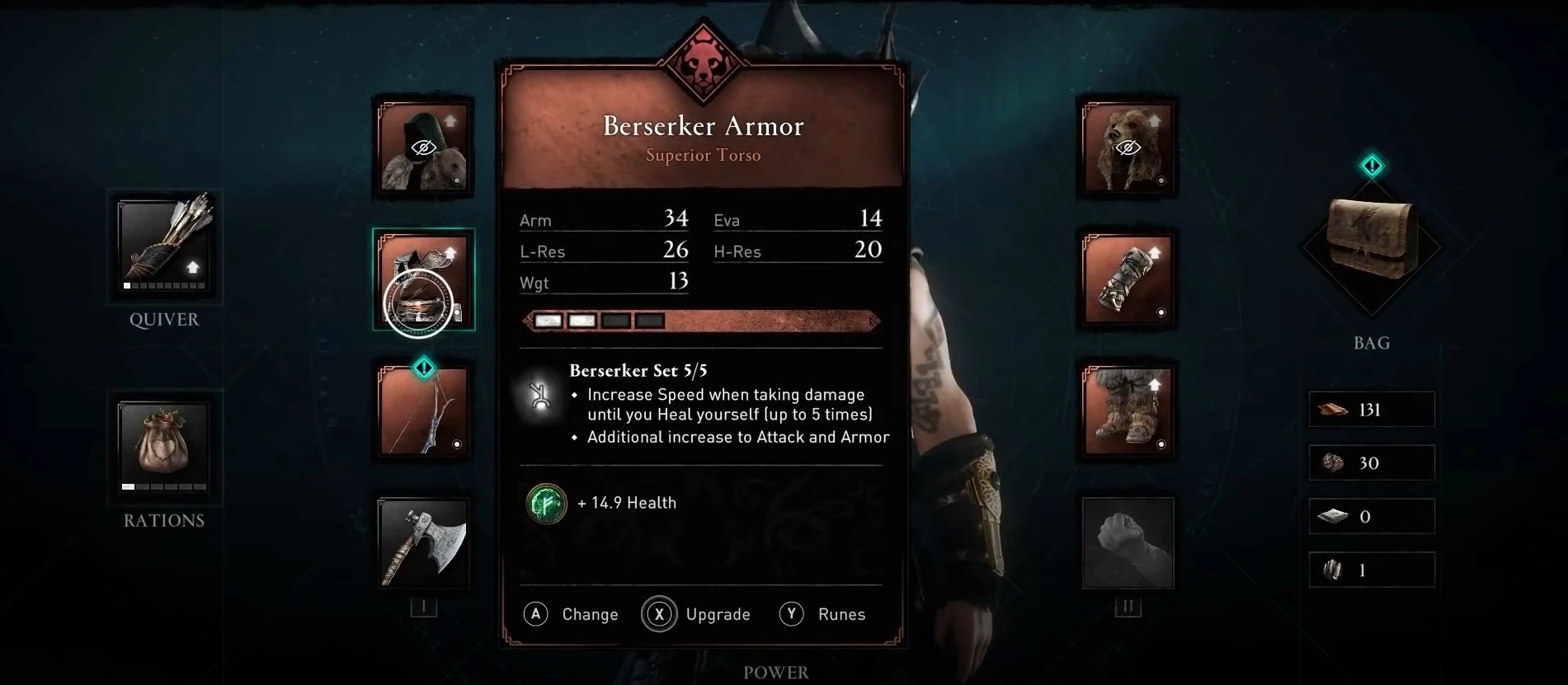Pick the axe weapon slot
The width and height of the screenshot is (1568, 685).
pos(423,542)
